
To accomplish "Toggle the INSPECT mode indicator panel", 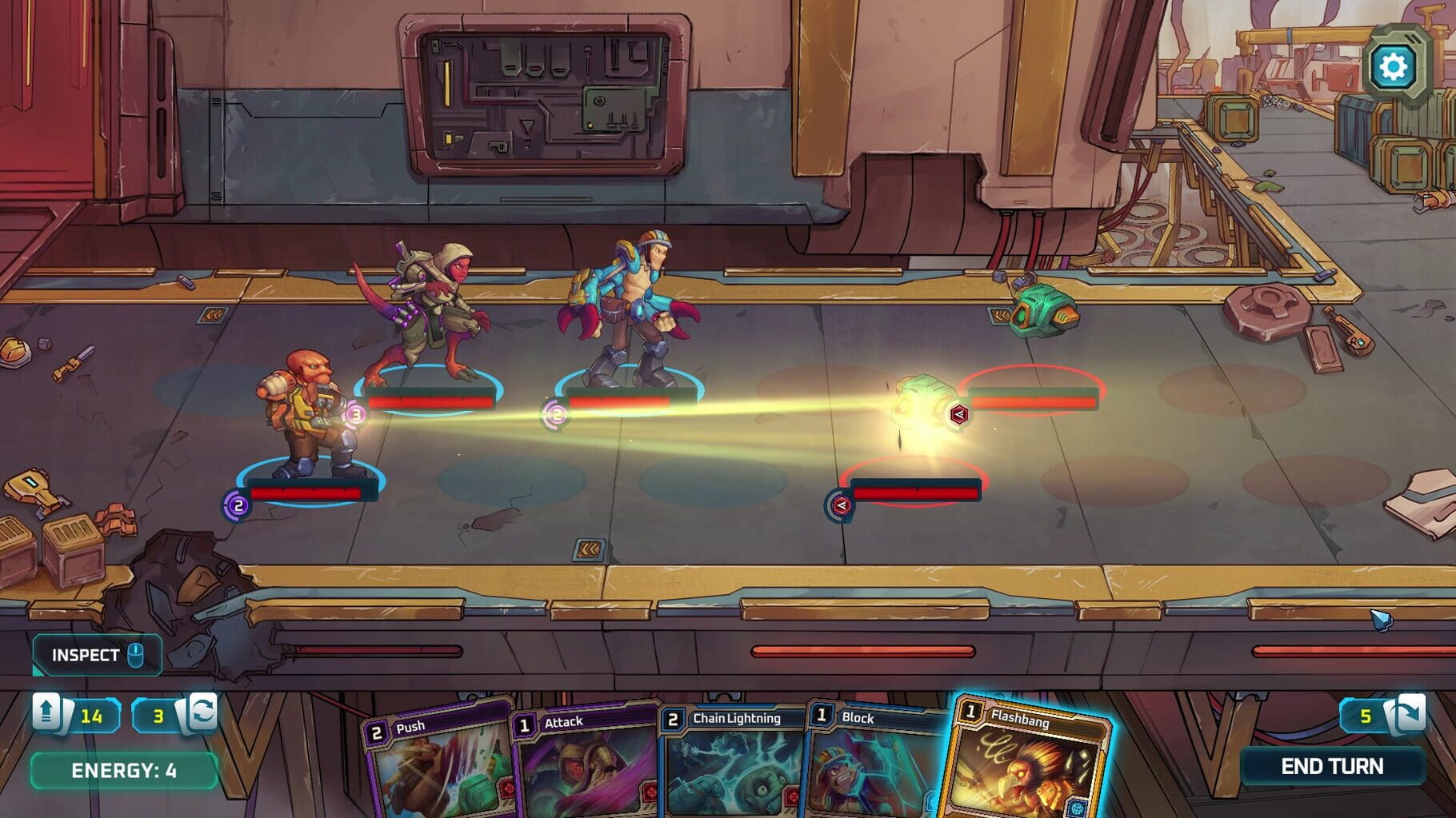I will click(x=94, y=654).
